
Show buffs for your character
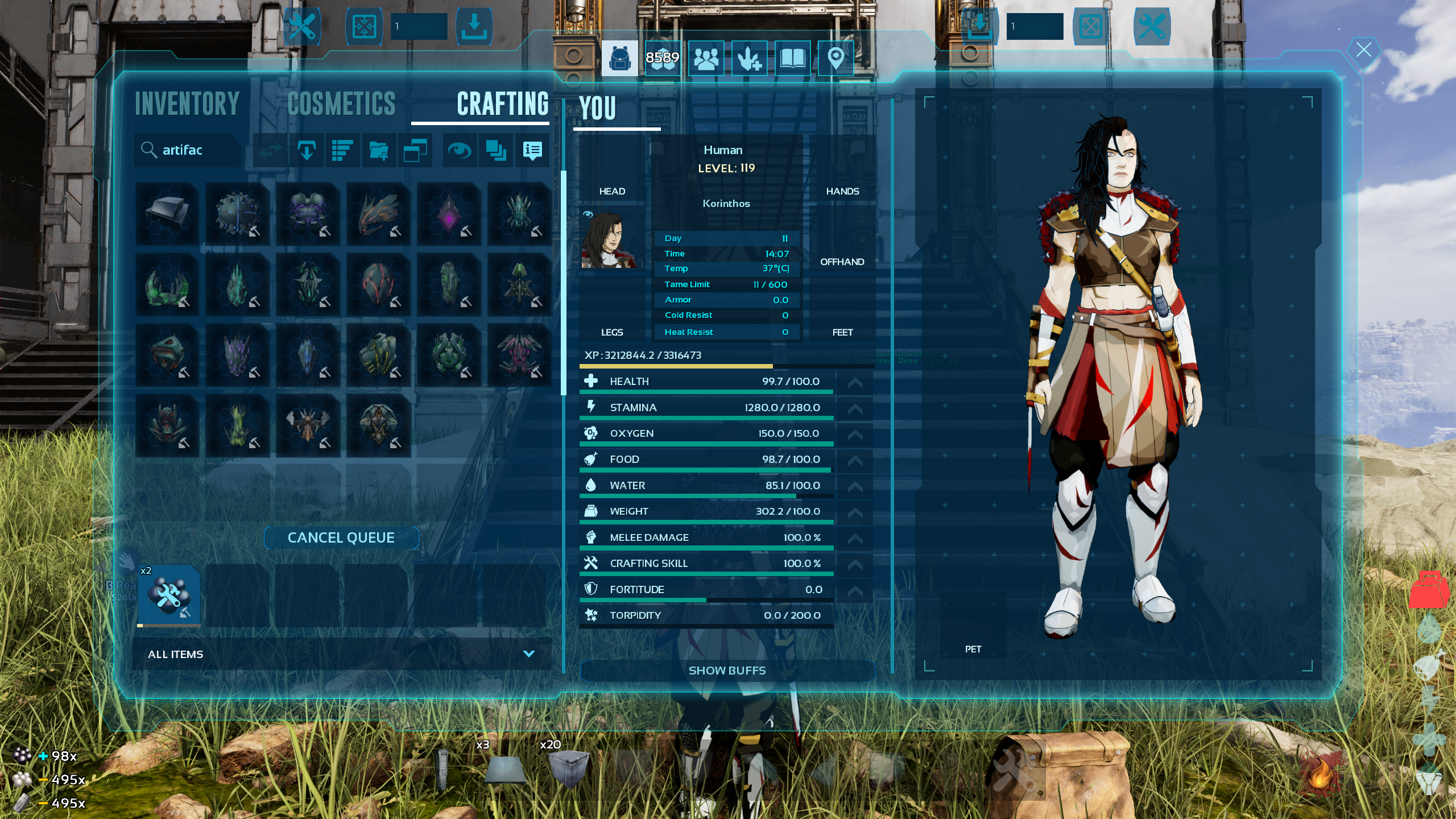727,671
